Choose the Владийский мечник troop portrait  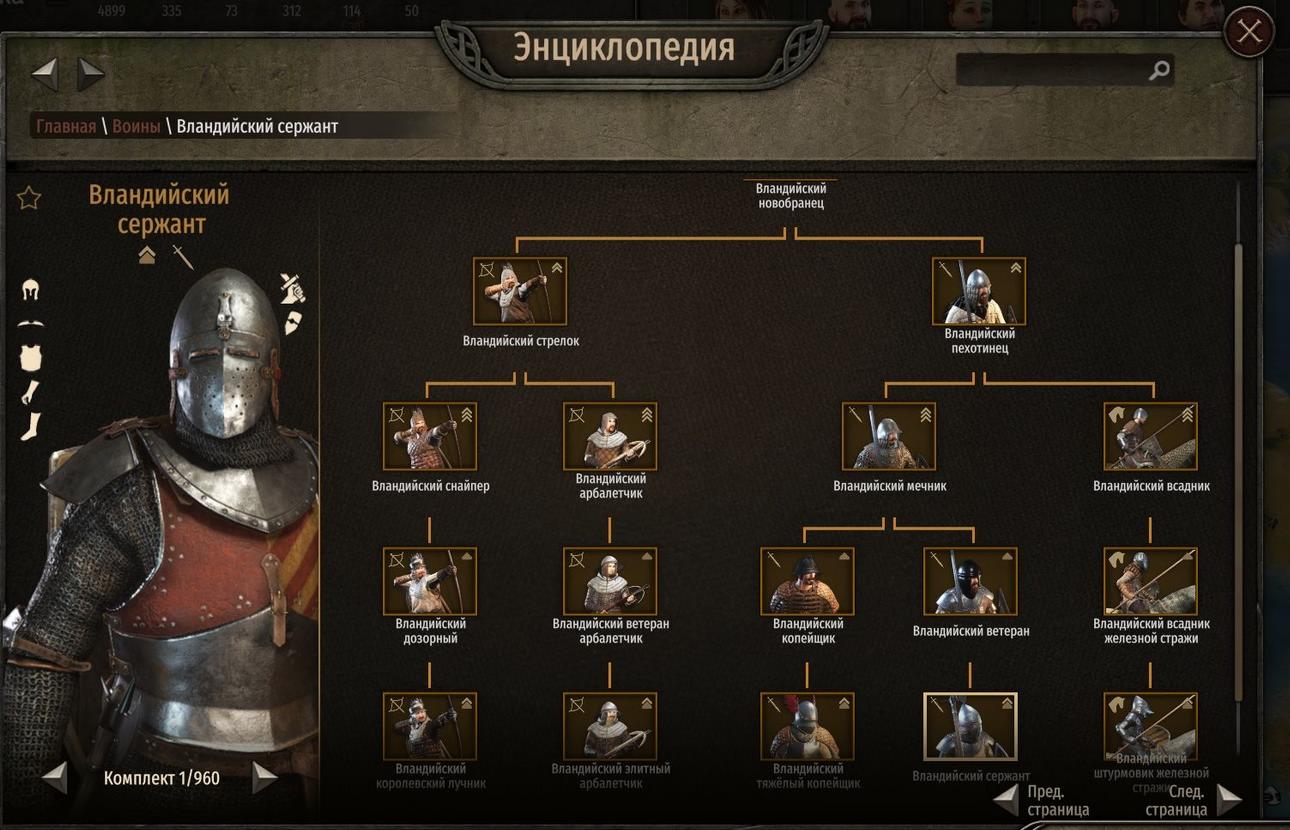(x=889, y=437)
